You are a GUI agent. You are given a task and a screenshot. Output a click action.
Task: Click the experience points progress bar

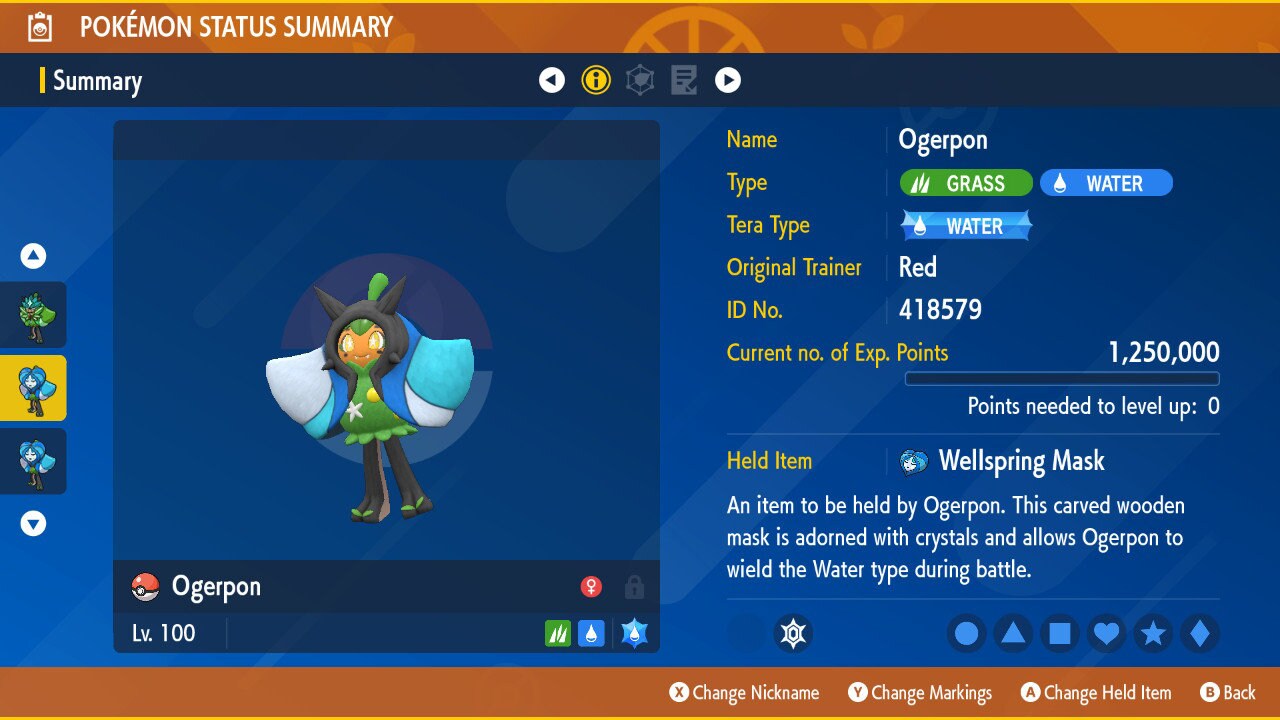pos(1062,379)
